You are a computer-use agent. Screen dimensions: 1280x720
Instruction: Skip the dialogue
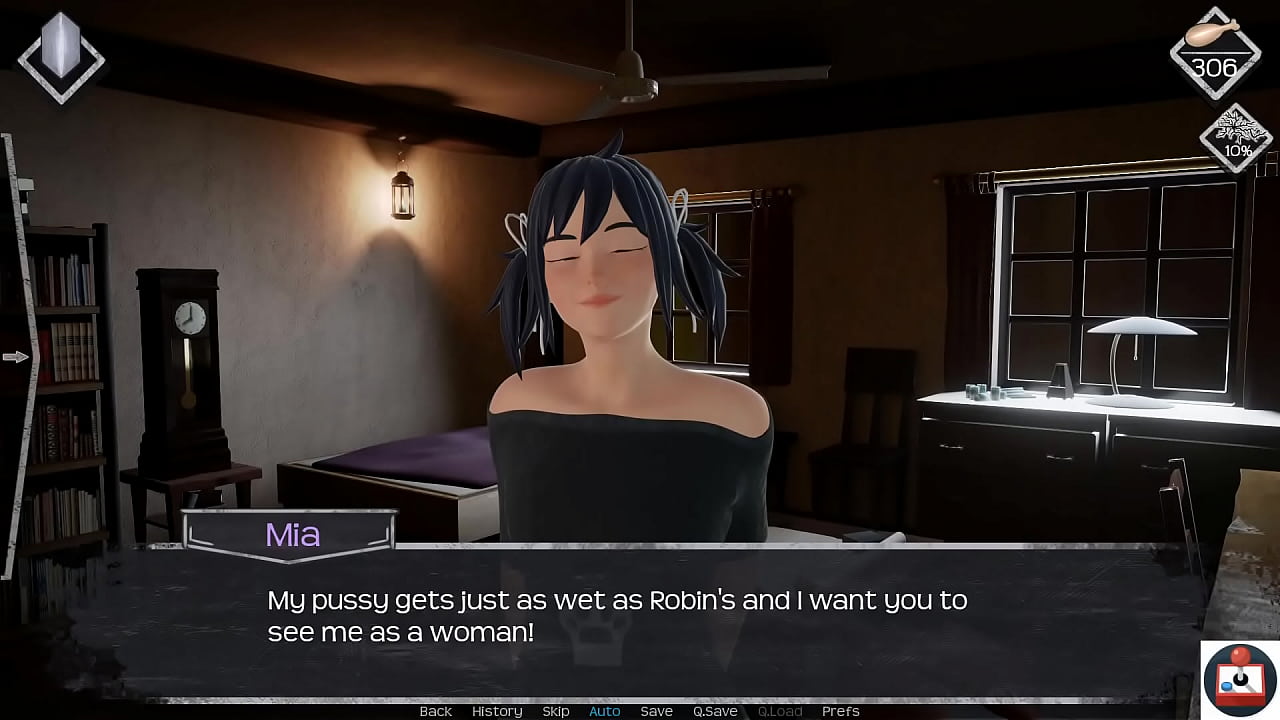556,711
